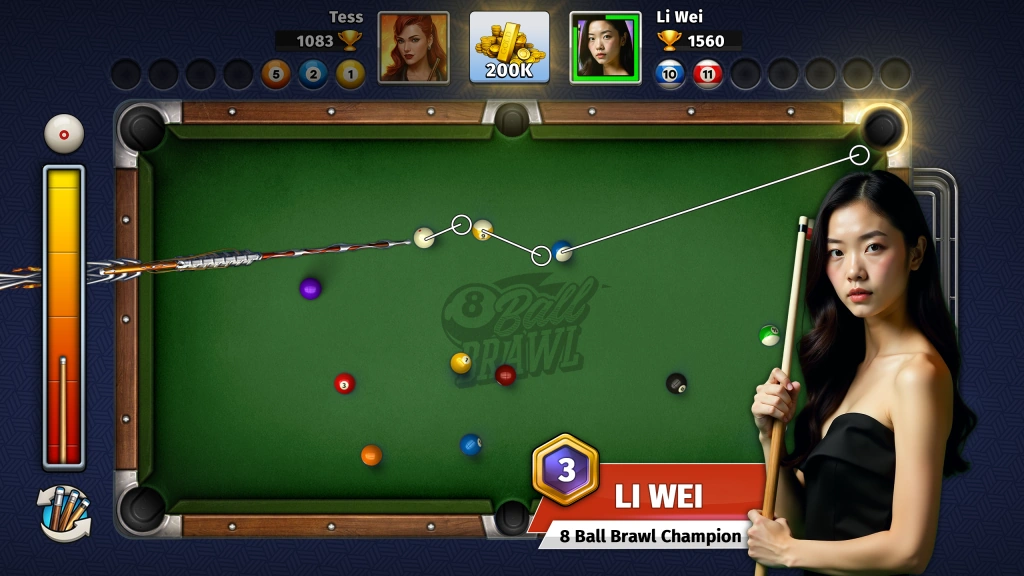
Task: Open the cue change button
Action: click(x=64, y=511)
